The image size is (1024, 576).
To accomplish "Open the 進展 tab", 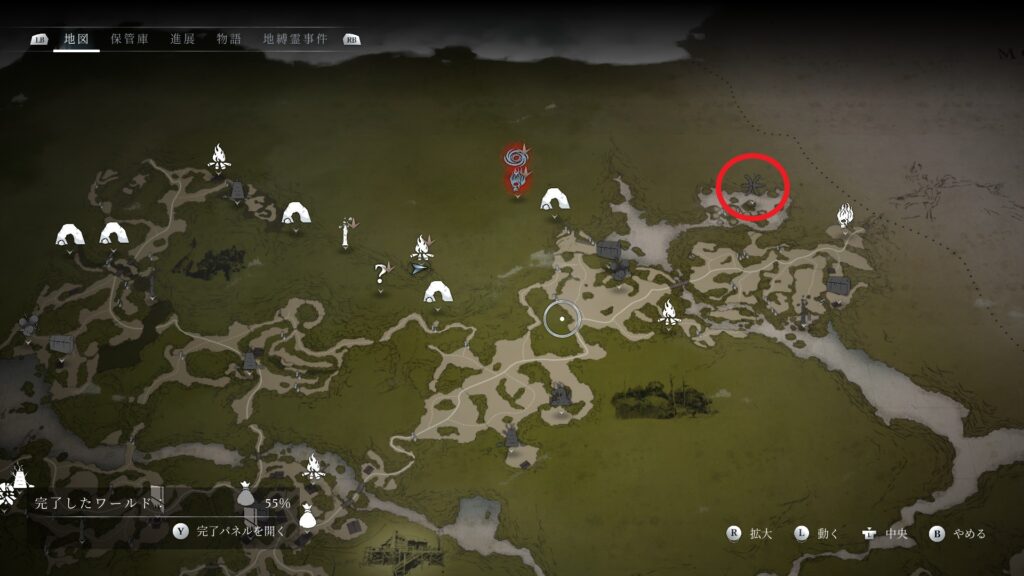I will tap(182, 39).
